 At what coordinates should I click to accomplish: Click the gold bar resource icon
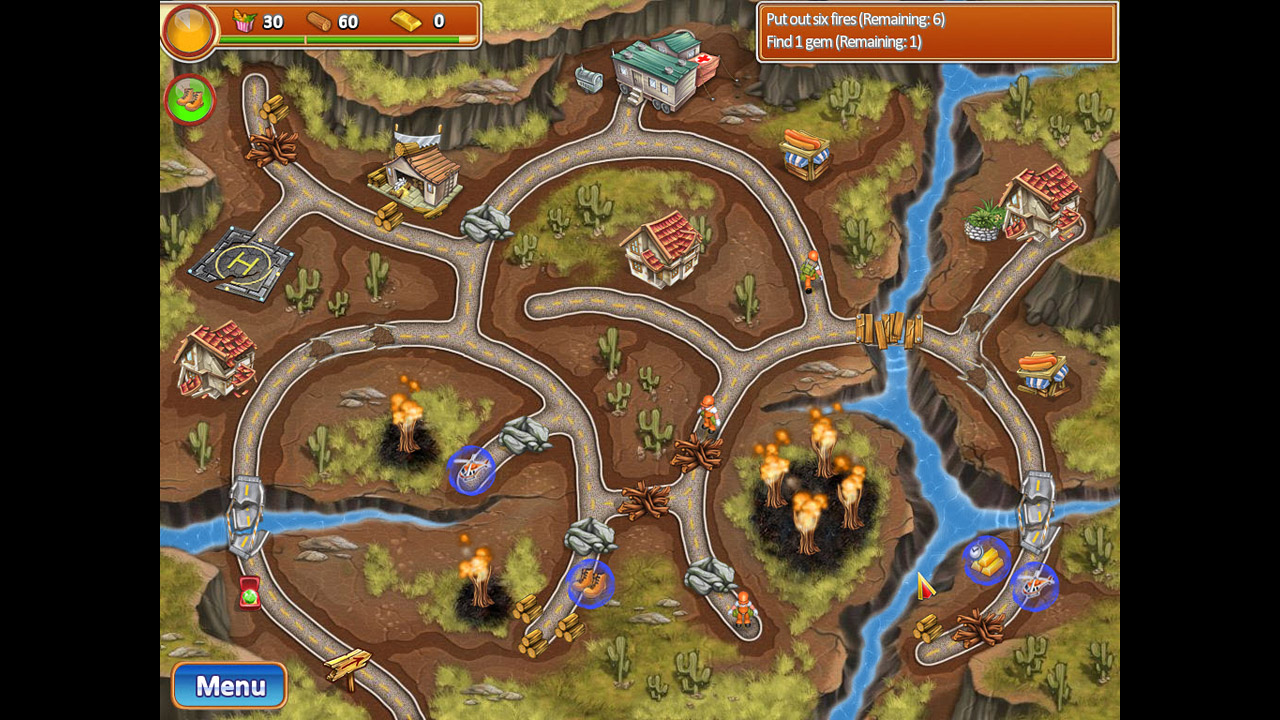click(x=406, y=21)
